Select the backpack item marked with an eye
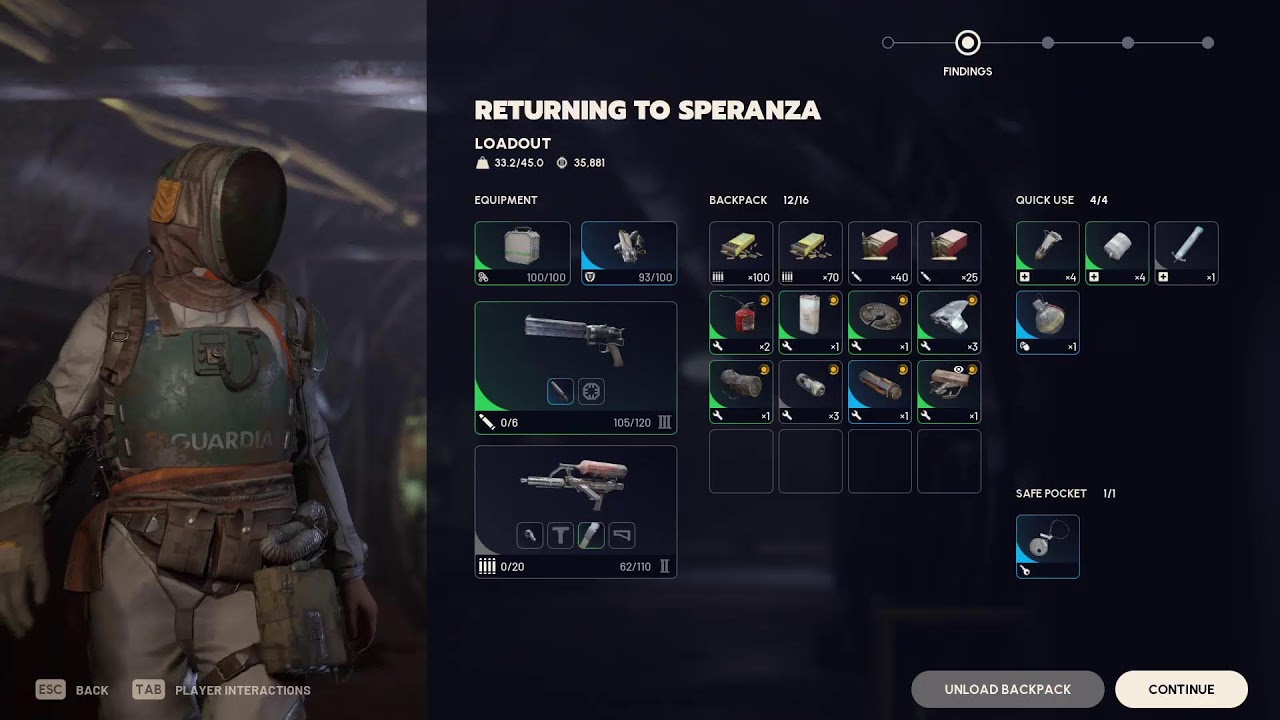Viewport: 1280px width, 720px height. 949,392
